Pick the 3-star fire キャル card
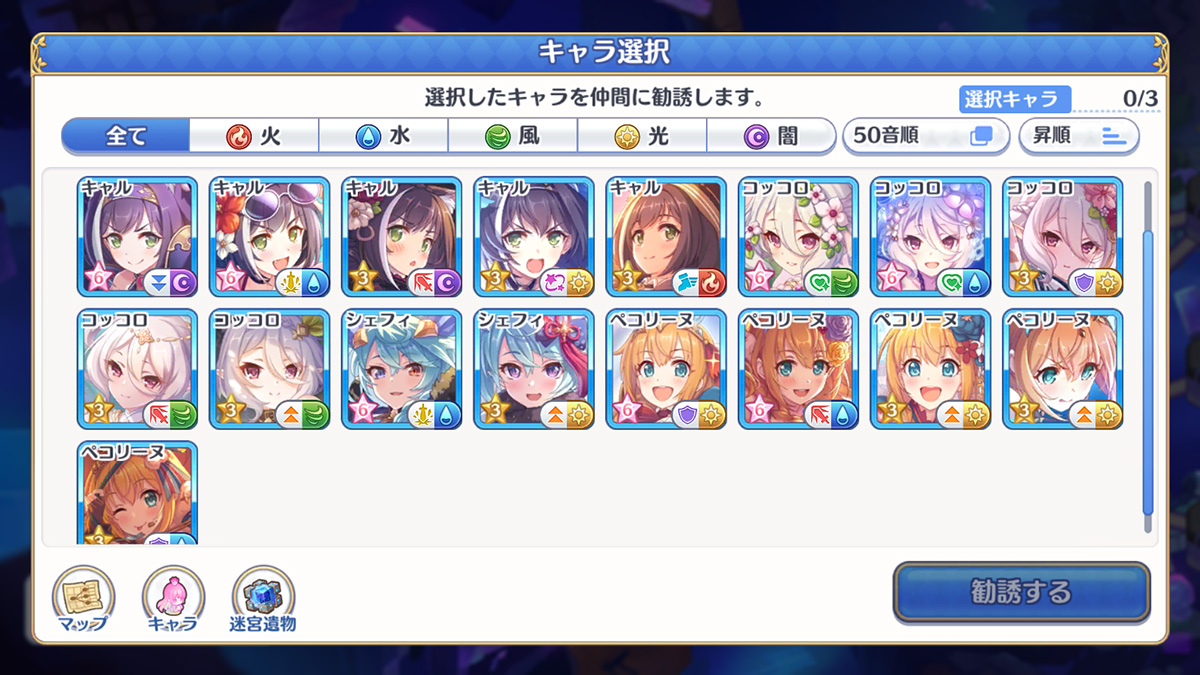The height and width of the screenshot is (675, 1200). point(666,237)
